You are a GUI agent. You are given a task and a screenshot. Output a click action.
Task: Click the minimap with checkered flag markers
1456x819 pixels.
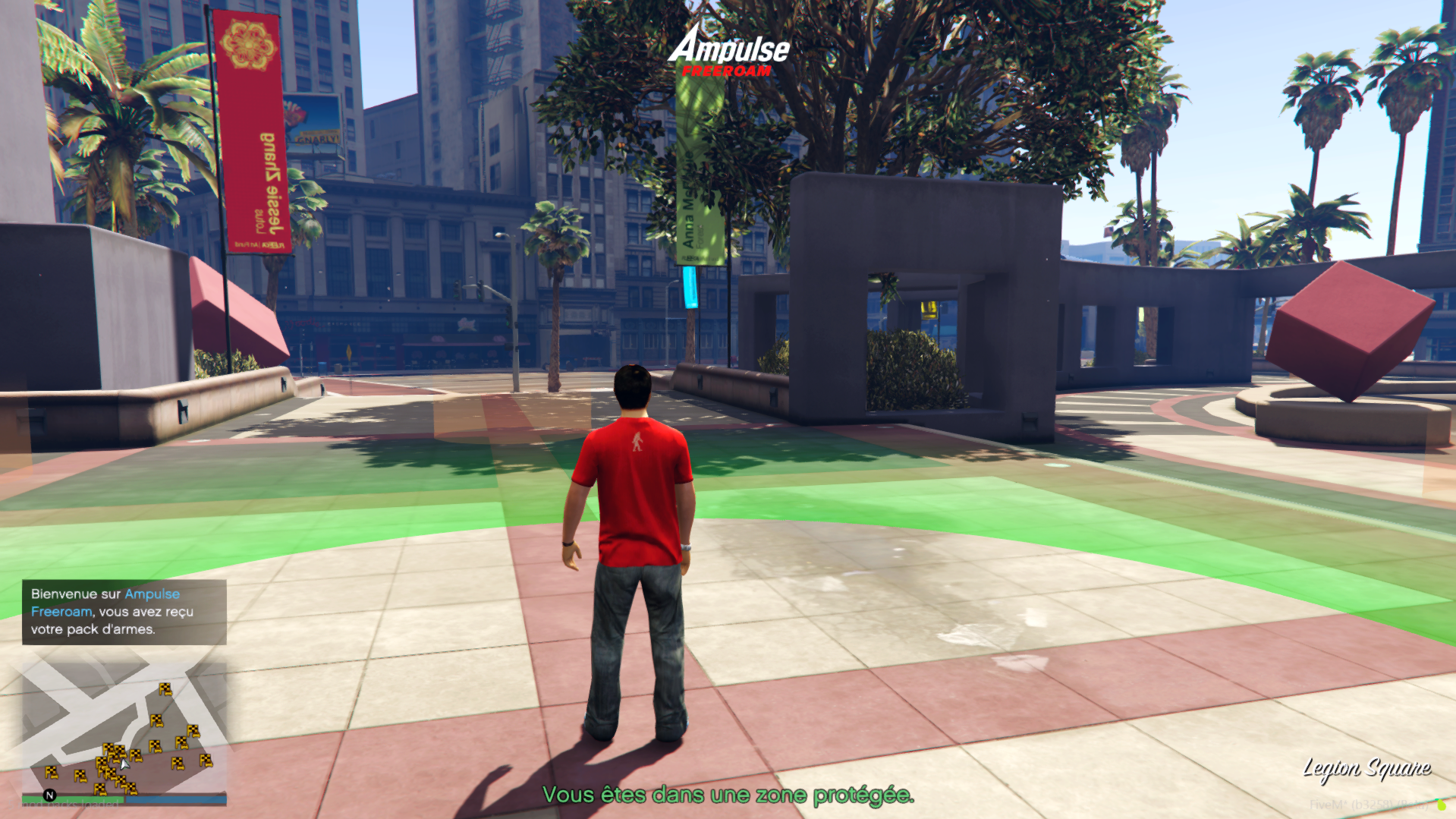click(124, 727)
